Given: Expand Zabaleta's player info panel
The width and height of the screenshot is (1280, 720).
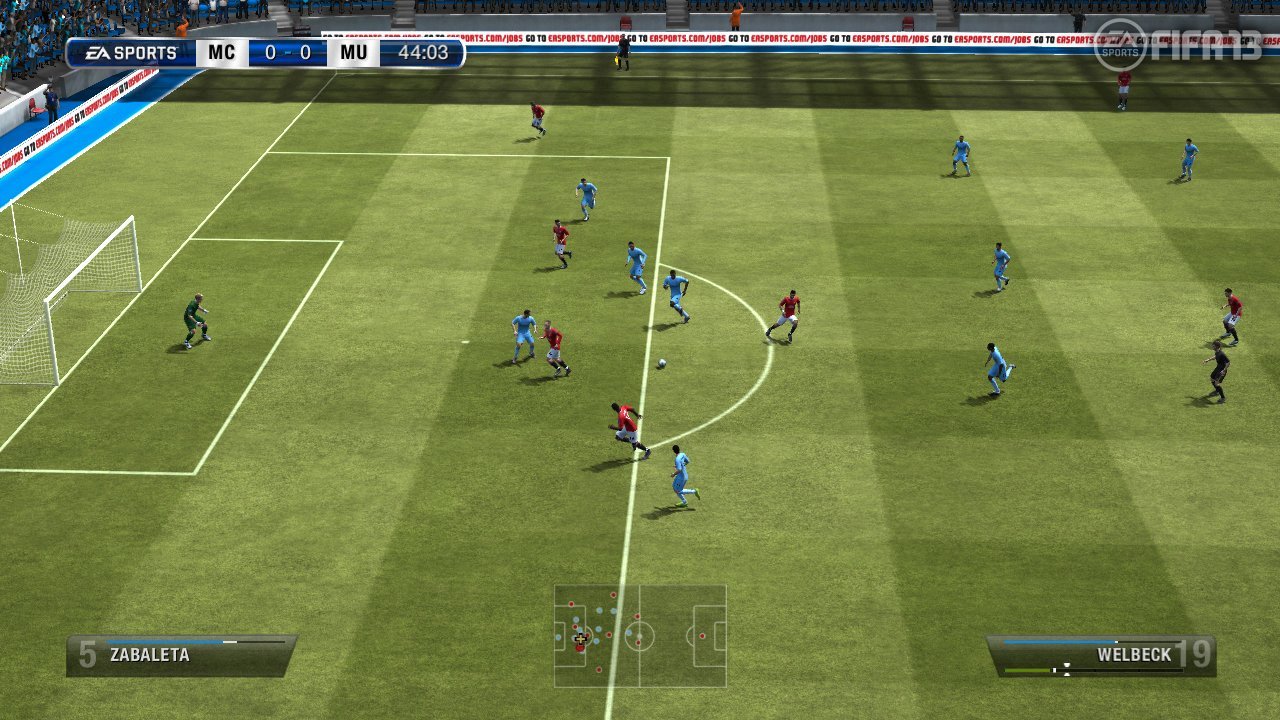Looking at the screenshot, I should pos(180,655).
